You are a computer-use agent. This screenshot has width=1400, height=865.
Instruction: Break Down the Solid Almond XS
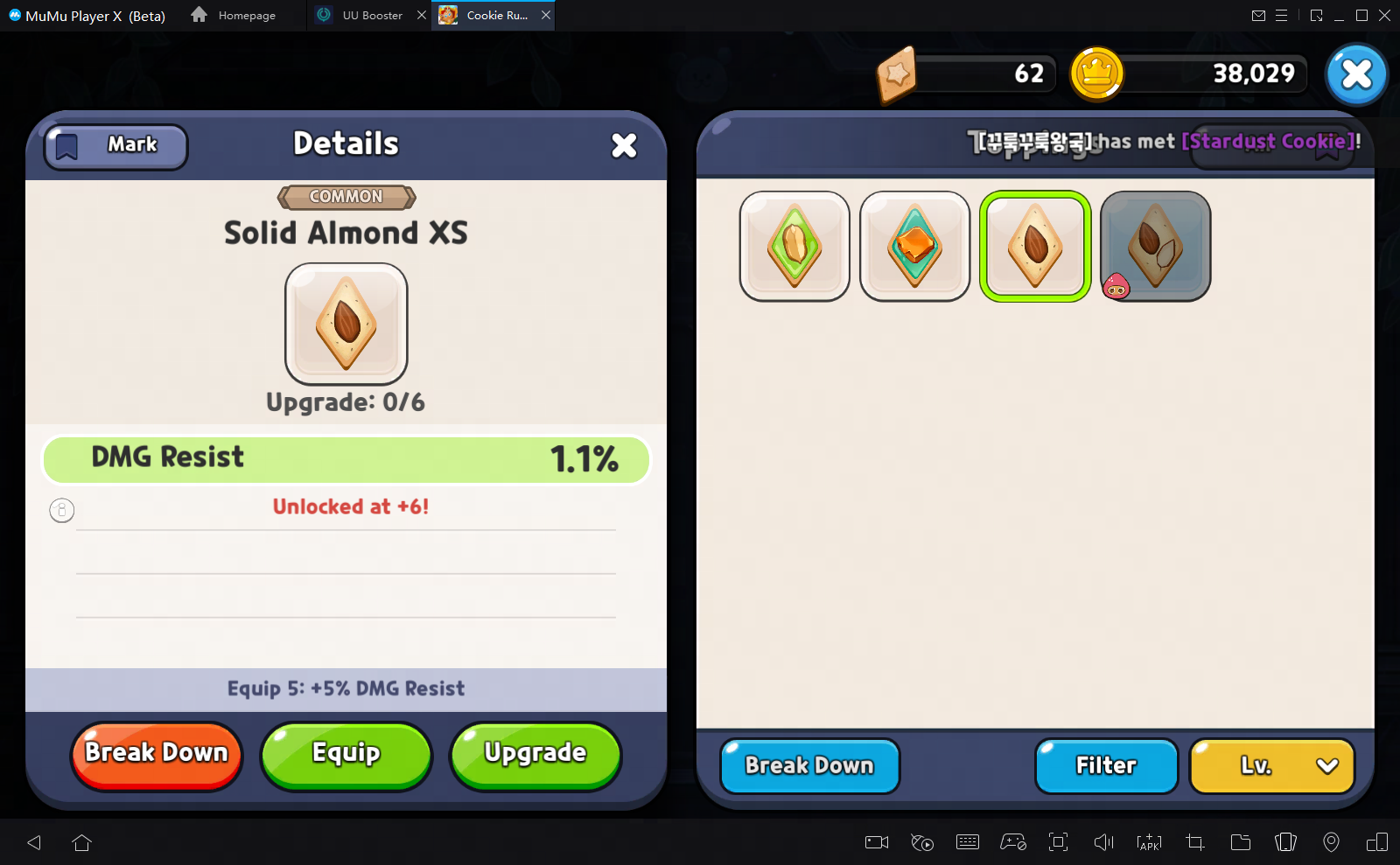156,753
